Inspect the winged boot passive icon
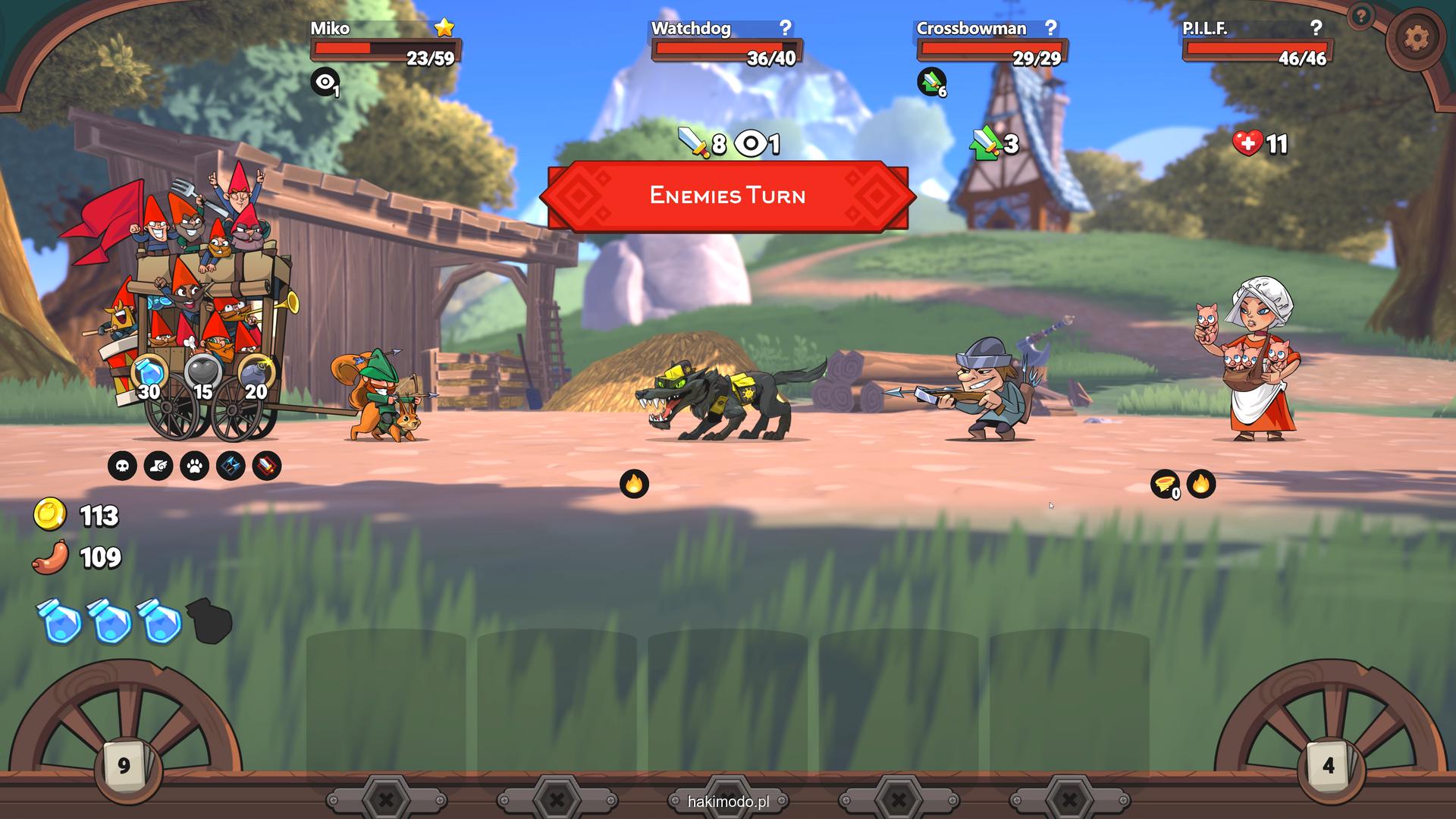The height and width of the screenshot is (819, 1456). [158, 466]
